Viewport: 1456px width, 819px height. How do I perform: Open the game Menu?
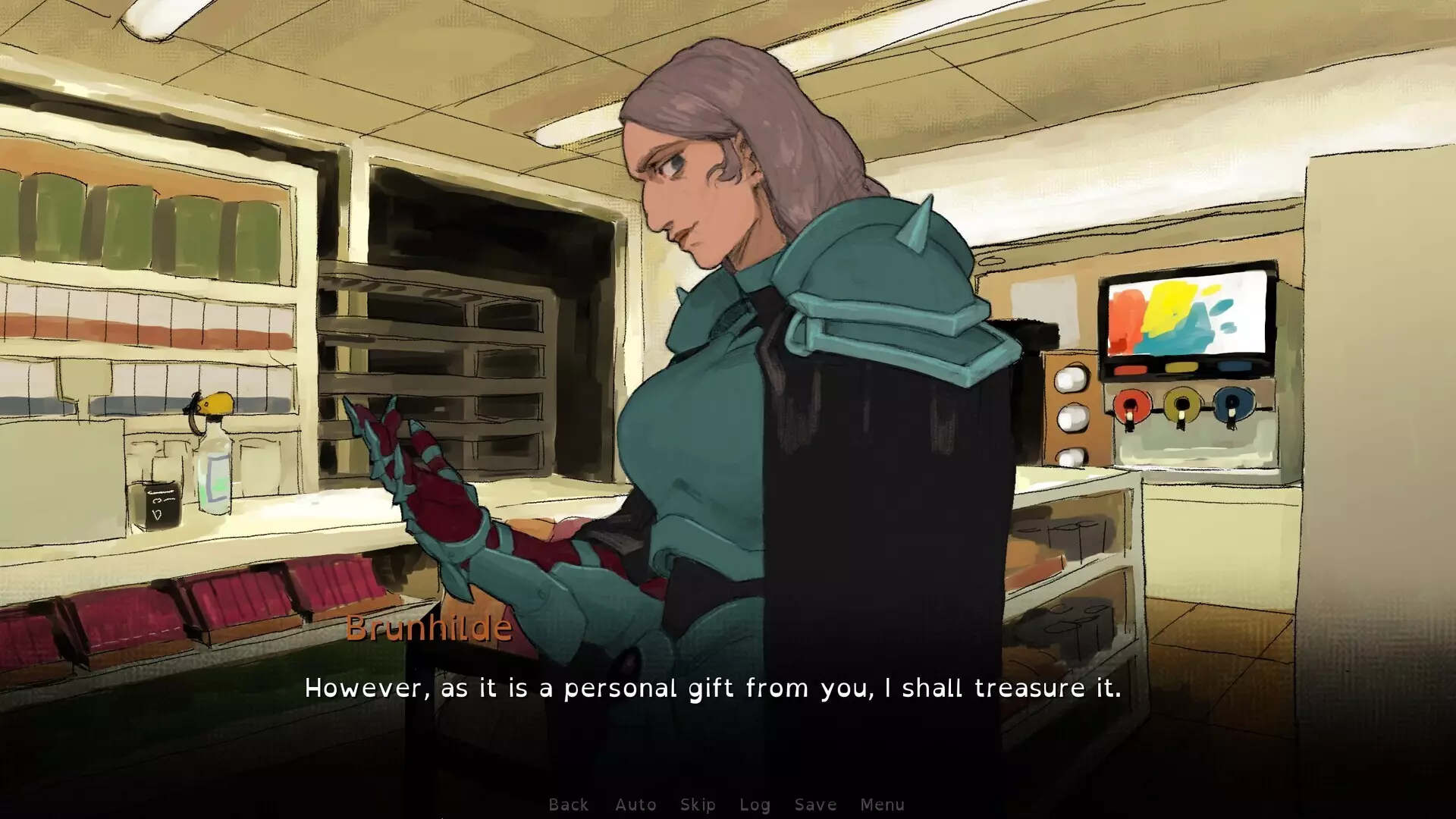click(883, 805)
